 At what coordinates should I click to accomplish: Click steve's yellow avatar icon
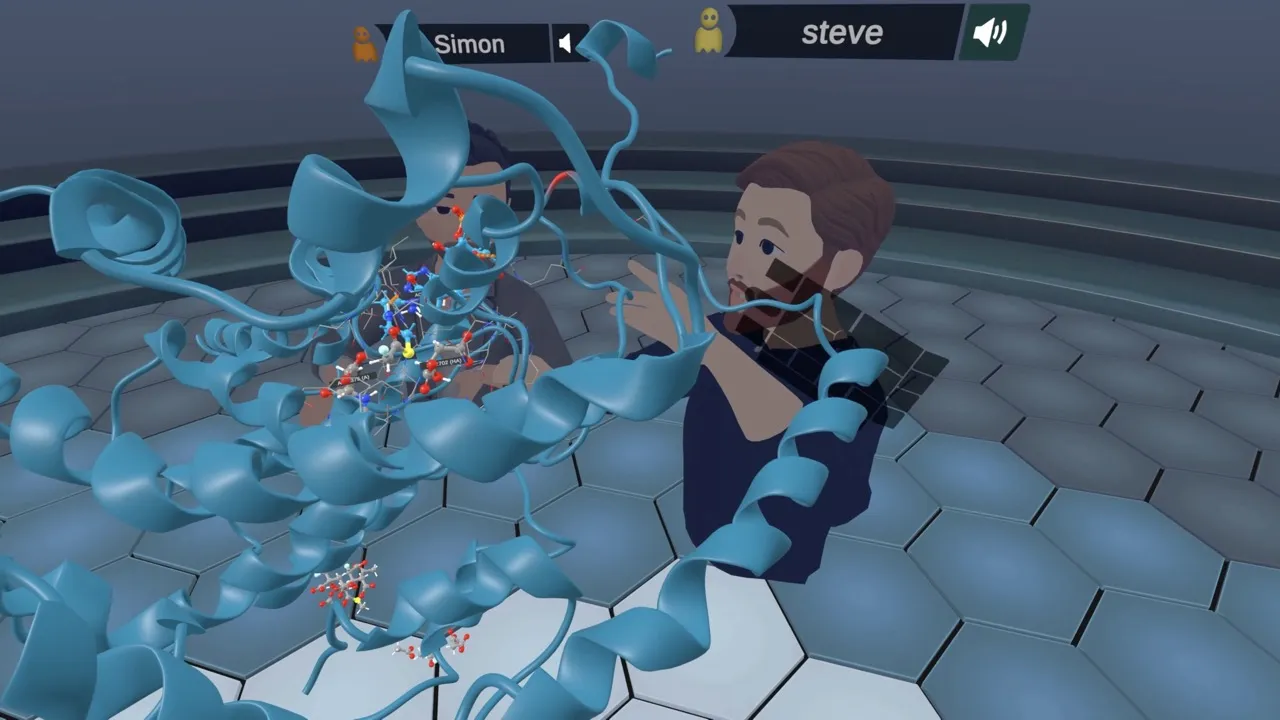coord(708,31)
